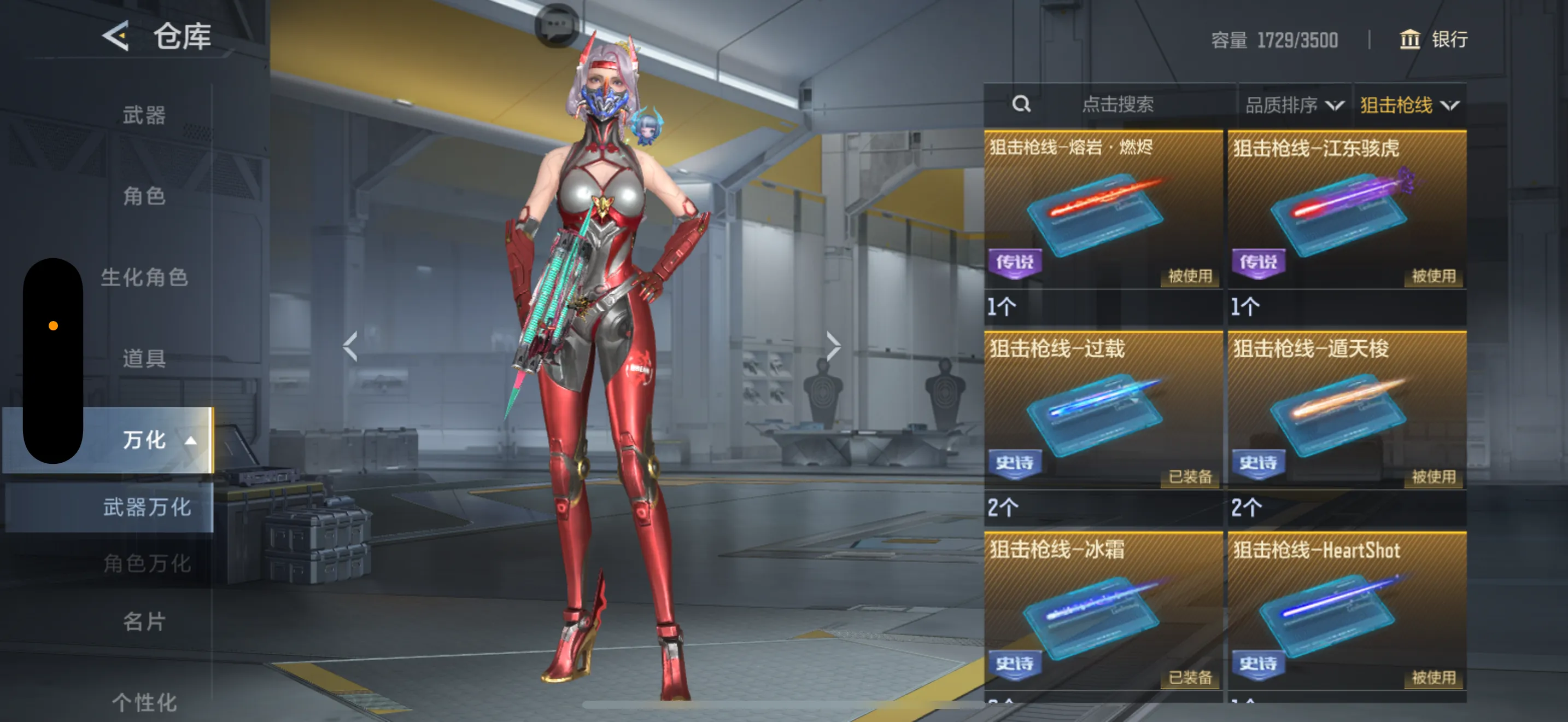1568x722 pixels.
Task: Open the 名片 category
Action: pos(144,621)
